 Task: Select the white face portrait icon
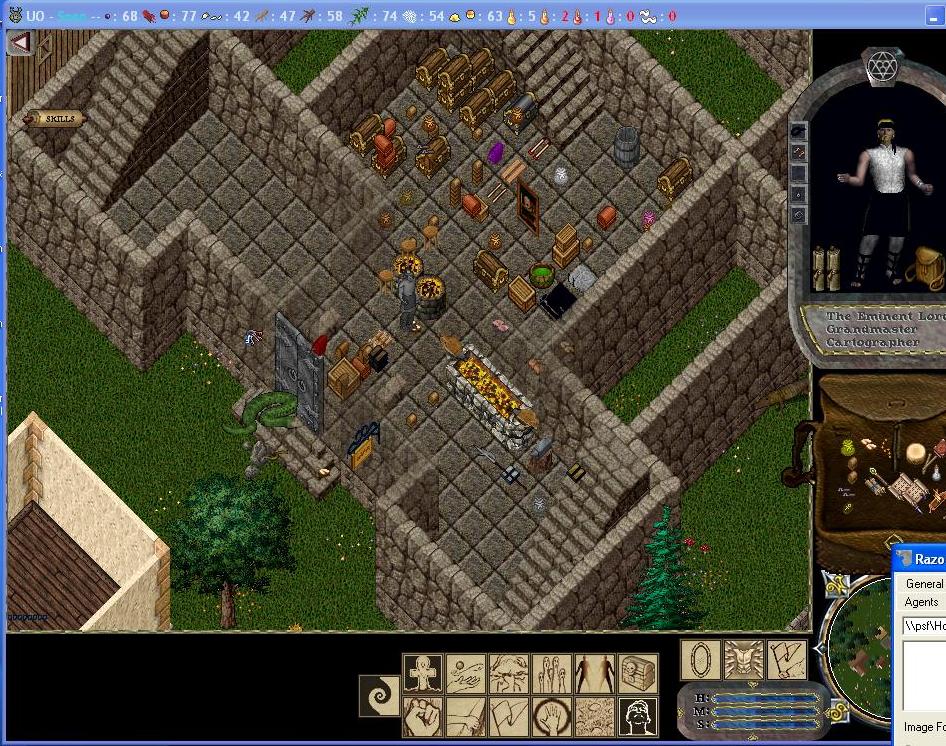point(638,717)
